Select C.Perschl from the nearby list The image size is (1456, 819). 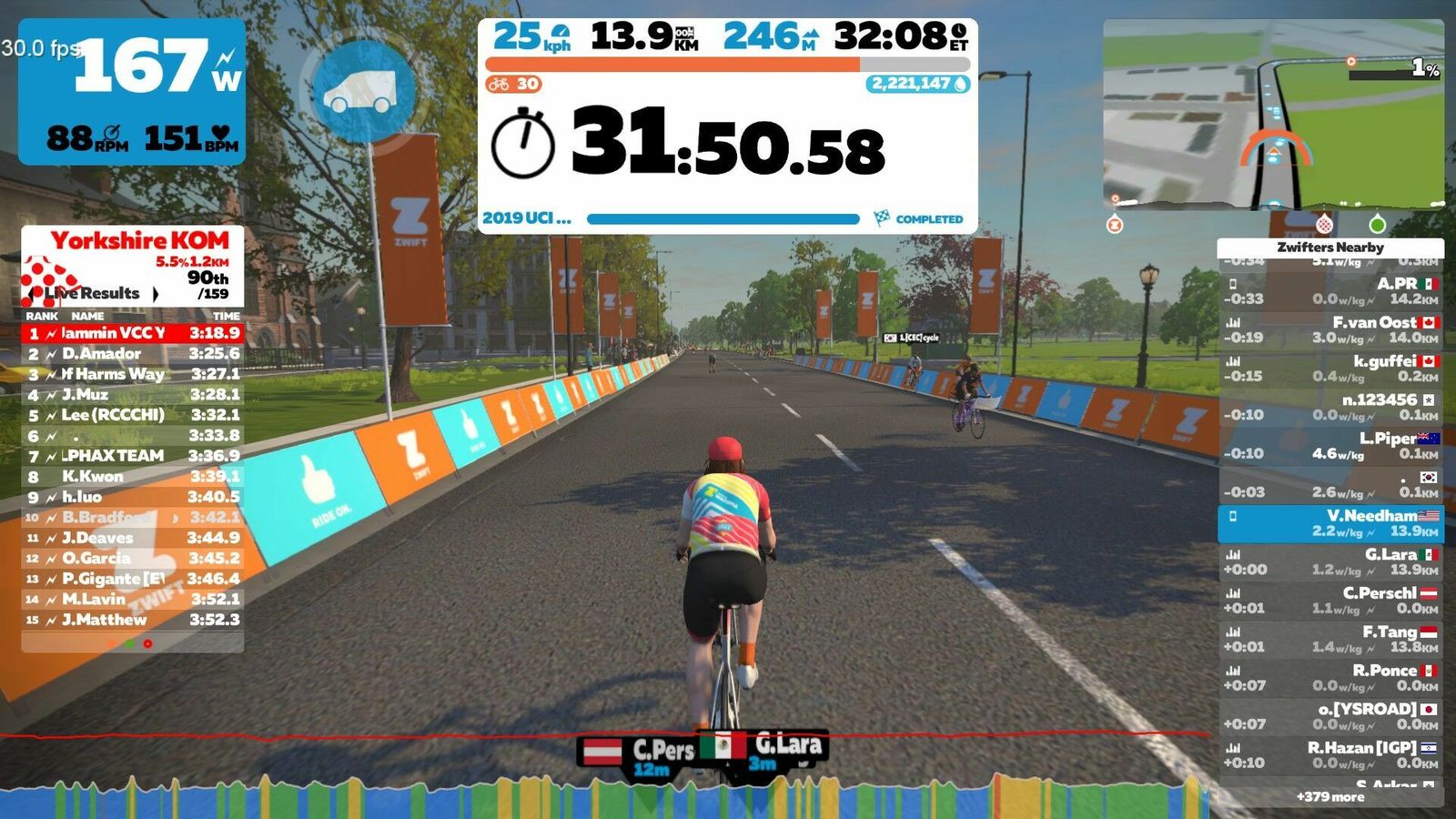pyautogui.click(x=1330, y=601)
